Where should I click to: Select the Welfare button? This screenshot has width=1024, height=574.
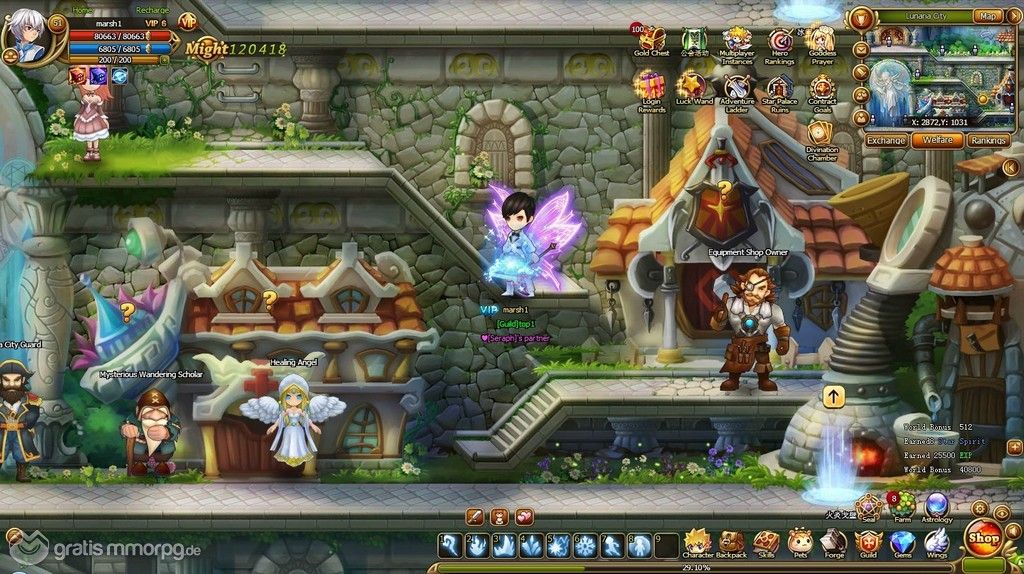937,141
